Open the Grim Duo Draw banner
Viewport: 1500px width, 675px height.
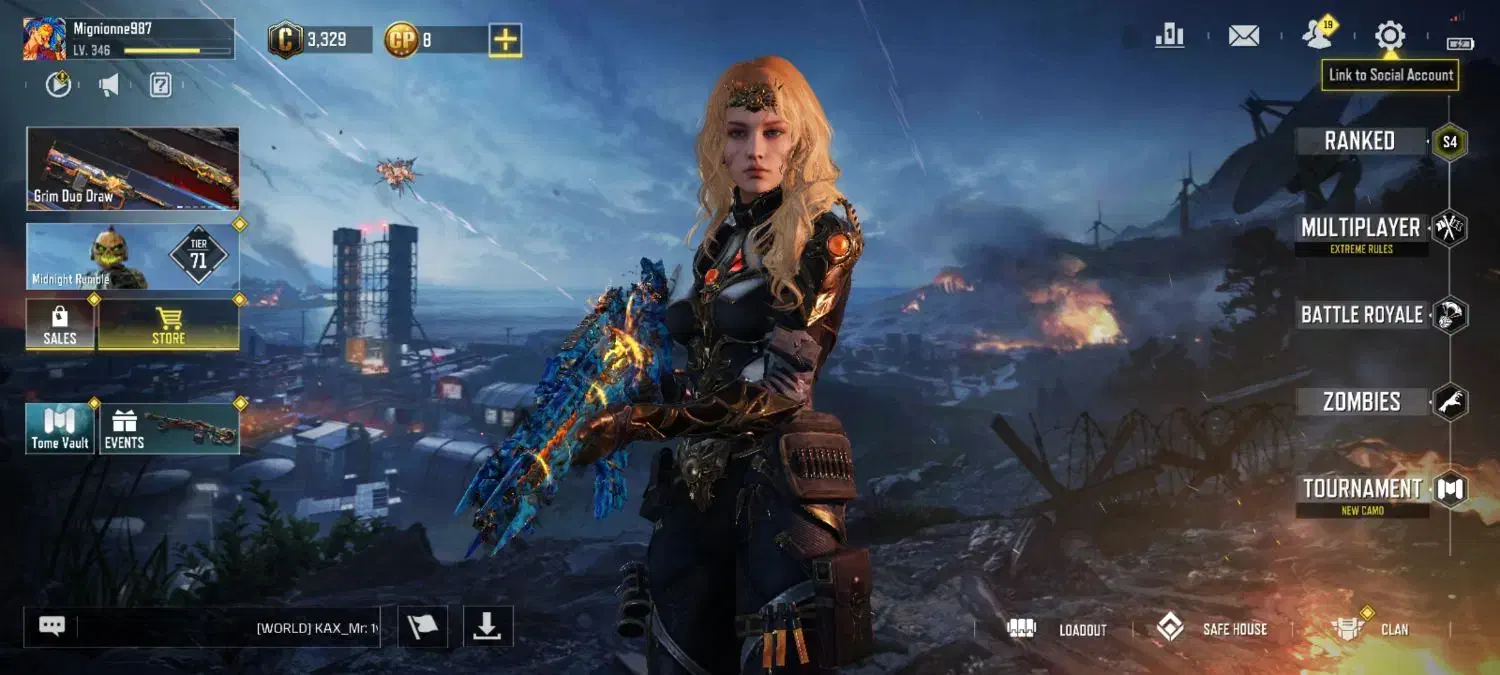[133, 168]
